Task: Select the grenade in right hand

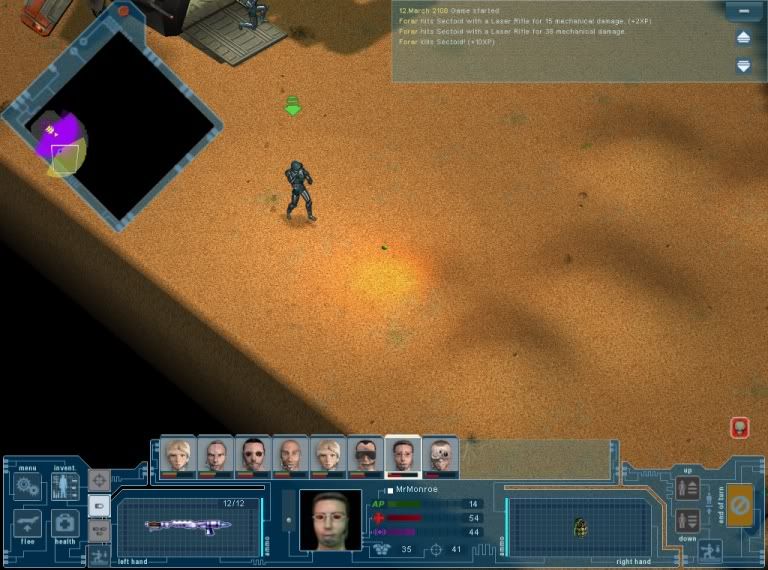Action: pyautogui.click(x=581, y=526)
